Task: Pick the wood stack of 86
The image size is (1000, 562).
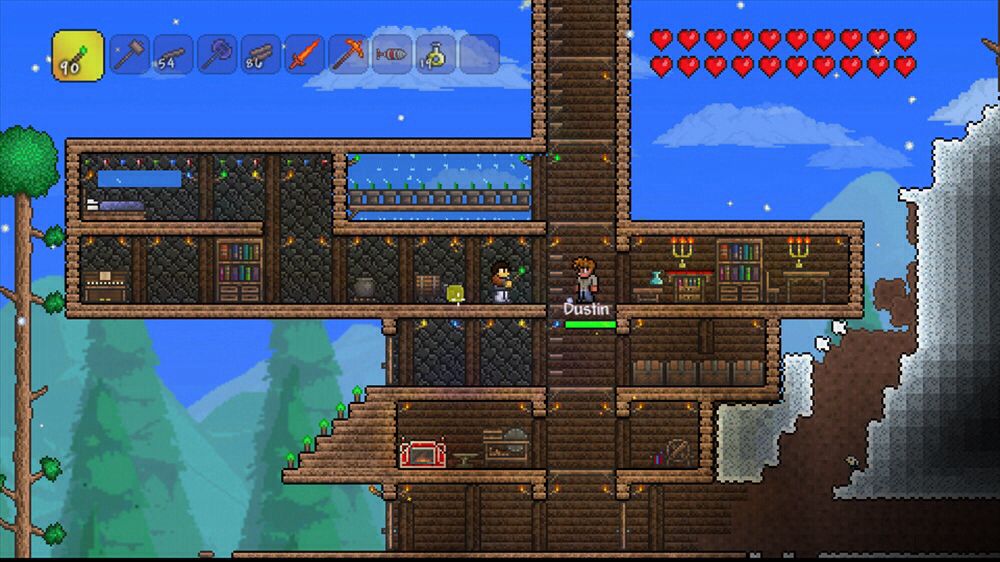Action: pyautogui.click(x=261, y=54)
